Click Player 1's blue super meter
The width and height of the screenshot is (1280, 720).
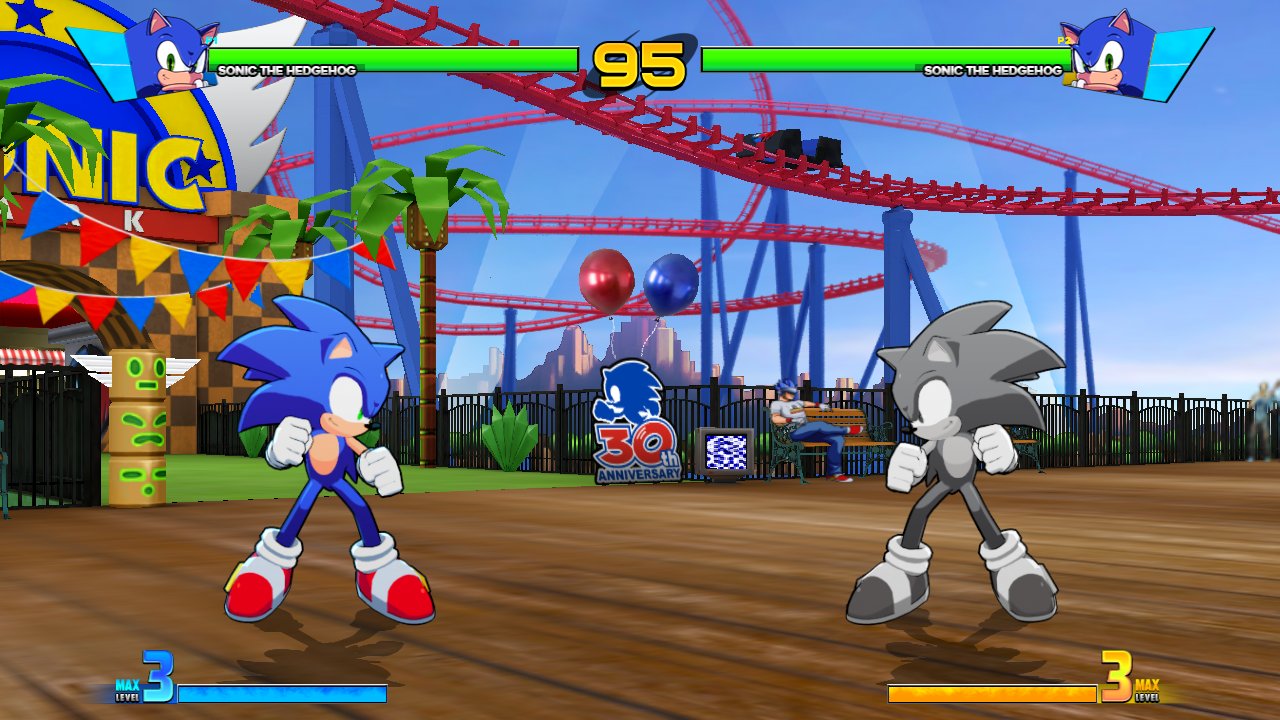click(280, 691)
